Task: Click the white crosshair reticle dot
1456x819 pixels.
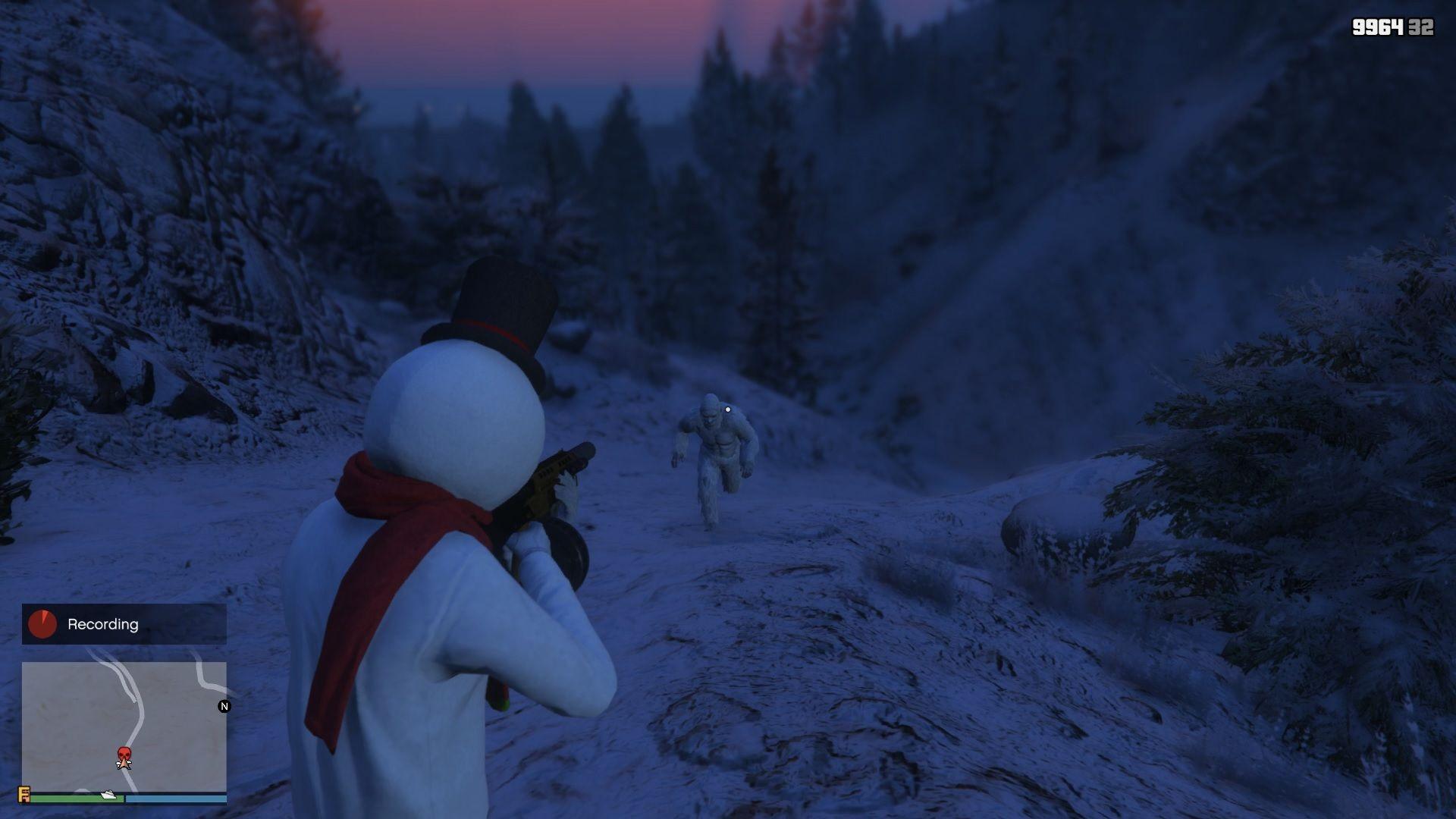Action: (x=726, y=409)
